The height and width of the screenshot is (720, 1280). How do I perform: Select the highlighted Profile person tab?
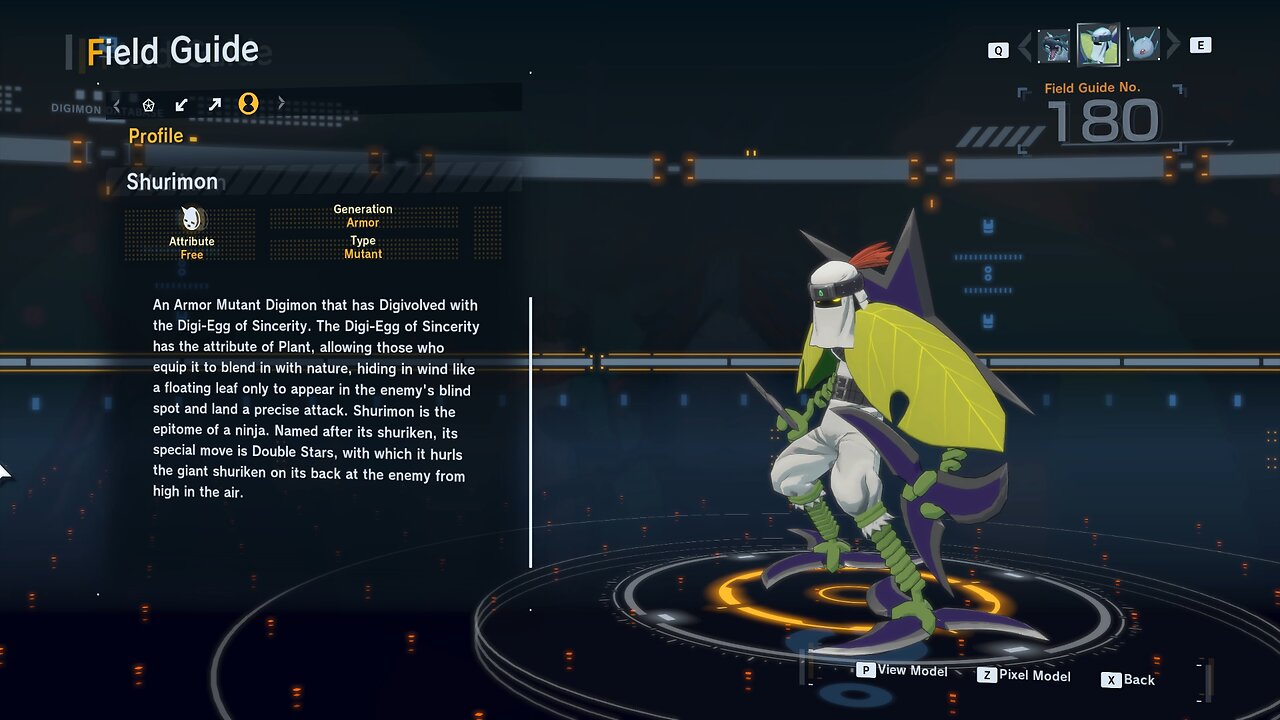point(248,104)
